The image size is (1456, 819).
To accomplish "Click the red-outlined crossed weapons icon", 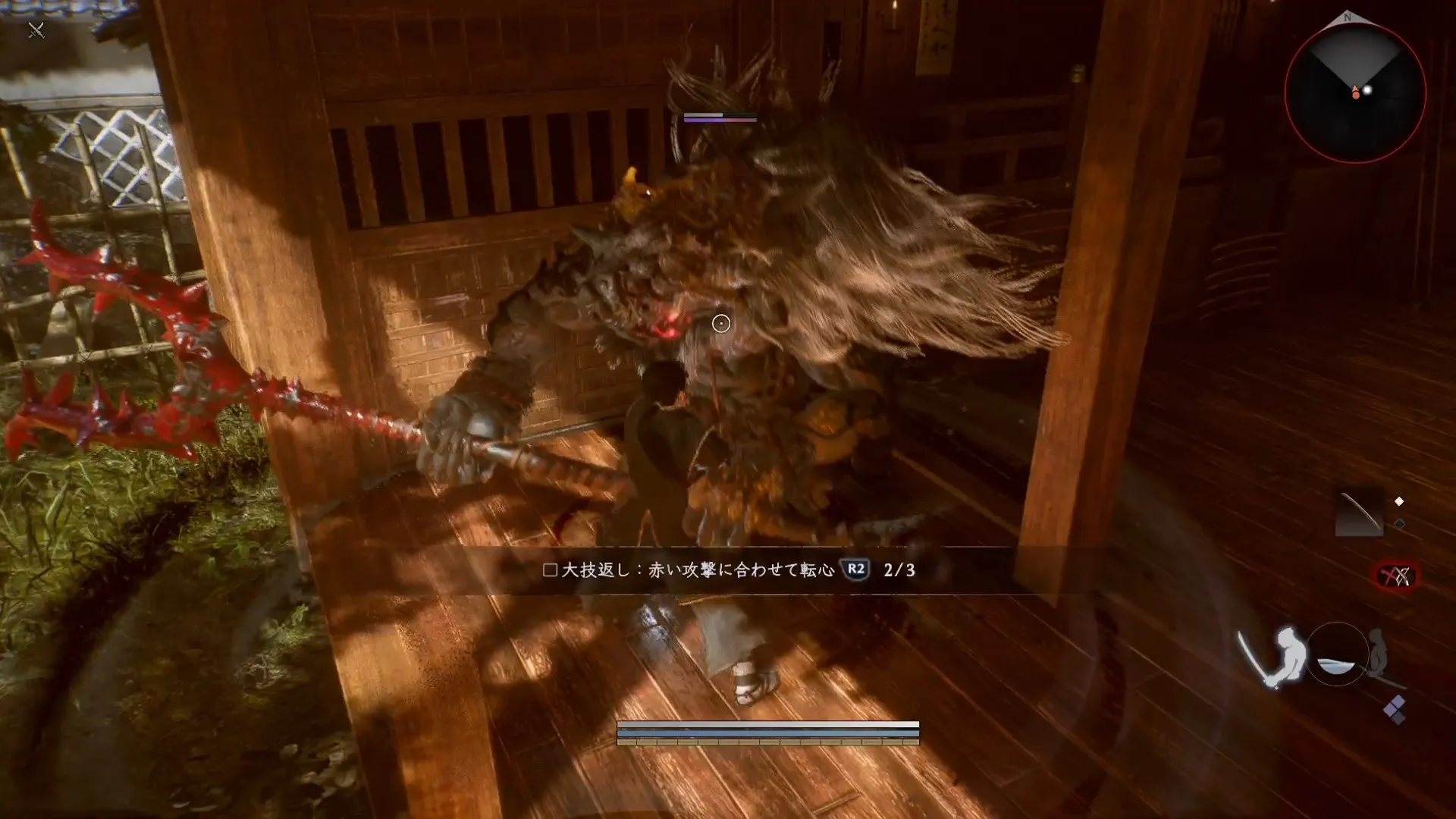I will click(1396, 577).
